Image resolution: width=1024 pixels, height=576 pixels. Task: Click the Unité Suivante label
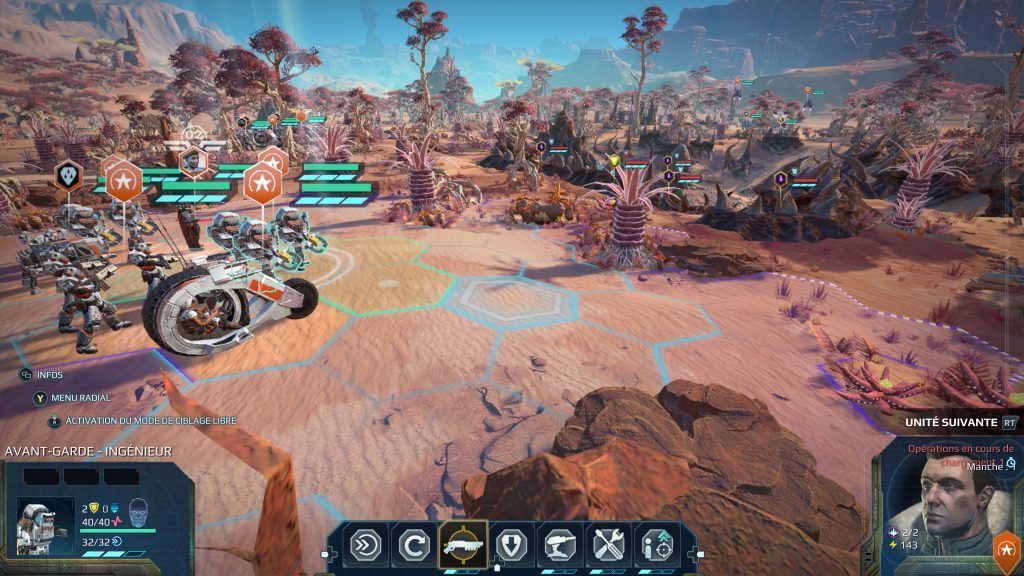tap(950, 422)
